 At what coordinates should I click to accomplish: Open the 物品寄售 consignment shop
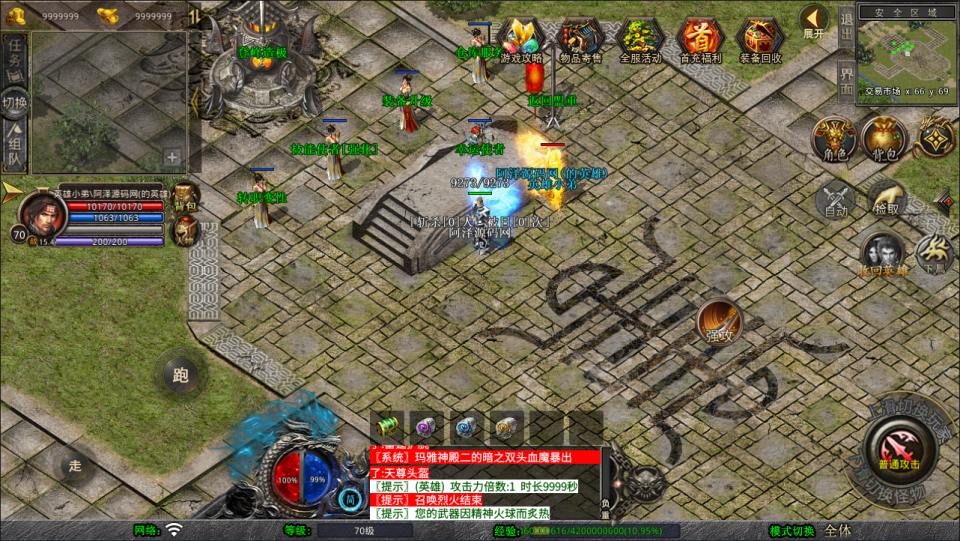click(x=581, y=40)
